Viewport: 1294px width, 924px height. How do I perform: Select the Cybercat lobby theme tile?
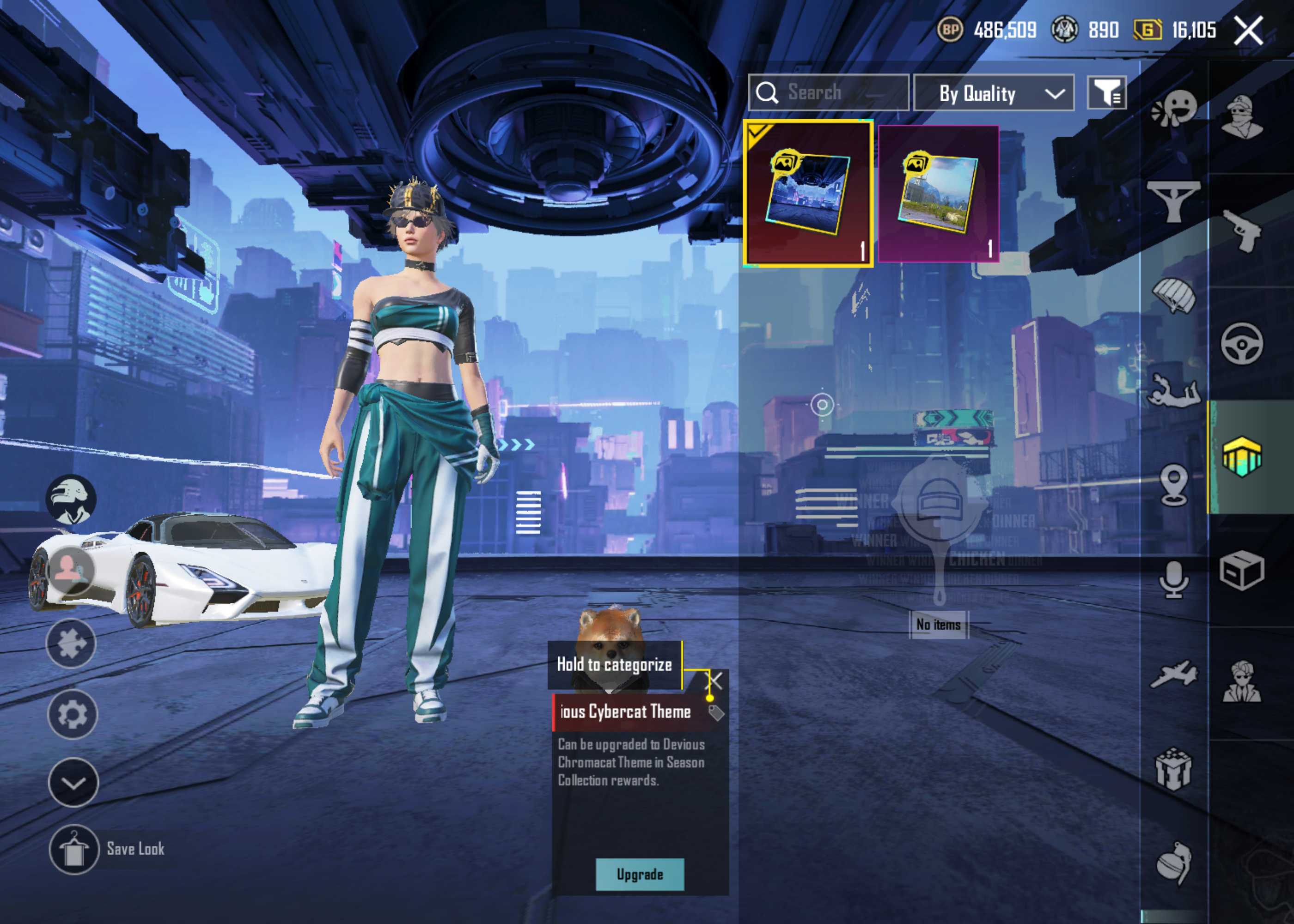[x=807, y=193]
